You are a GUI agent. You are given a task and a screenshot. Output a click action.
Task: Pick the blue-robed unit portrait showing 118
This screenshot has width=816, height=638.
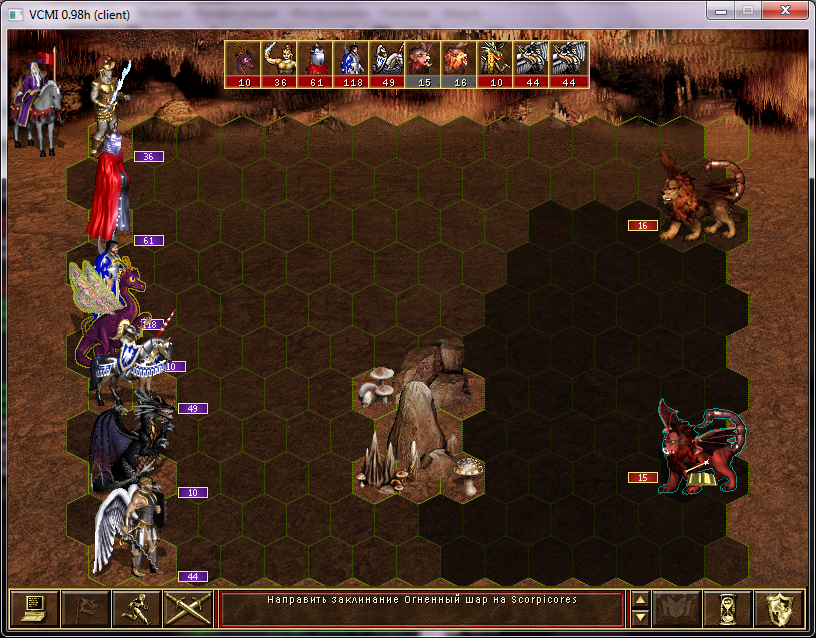pyautogui.click(x=352, y=64)
